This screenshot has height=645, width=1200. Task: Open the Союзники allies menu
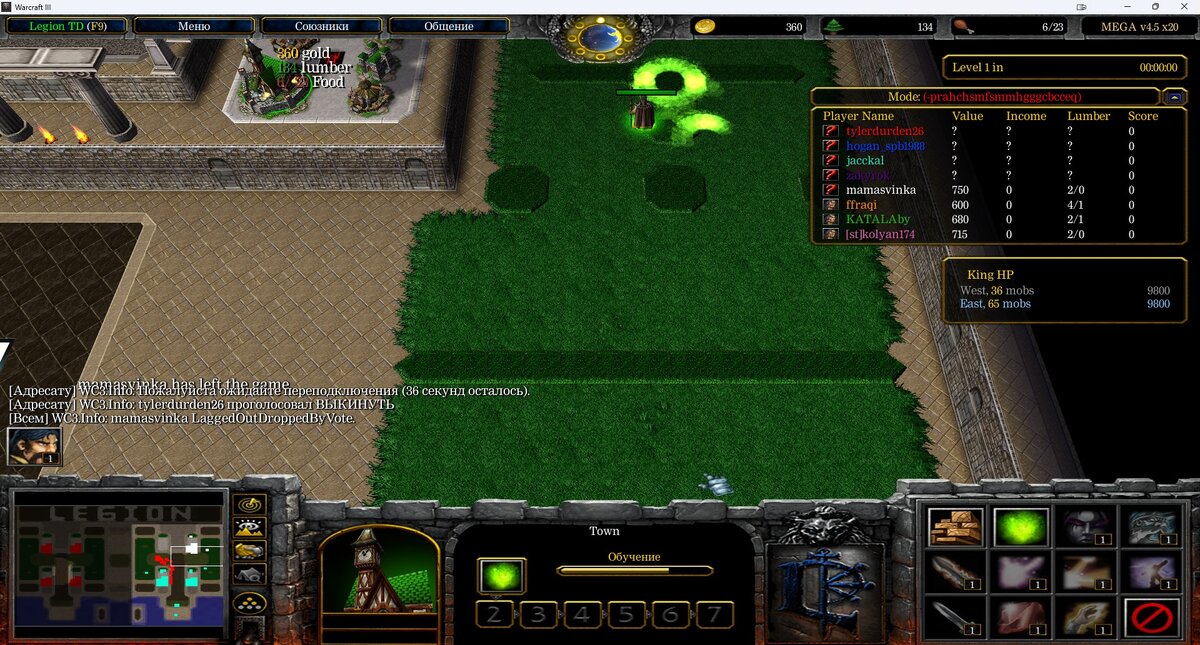click(321, 26)
